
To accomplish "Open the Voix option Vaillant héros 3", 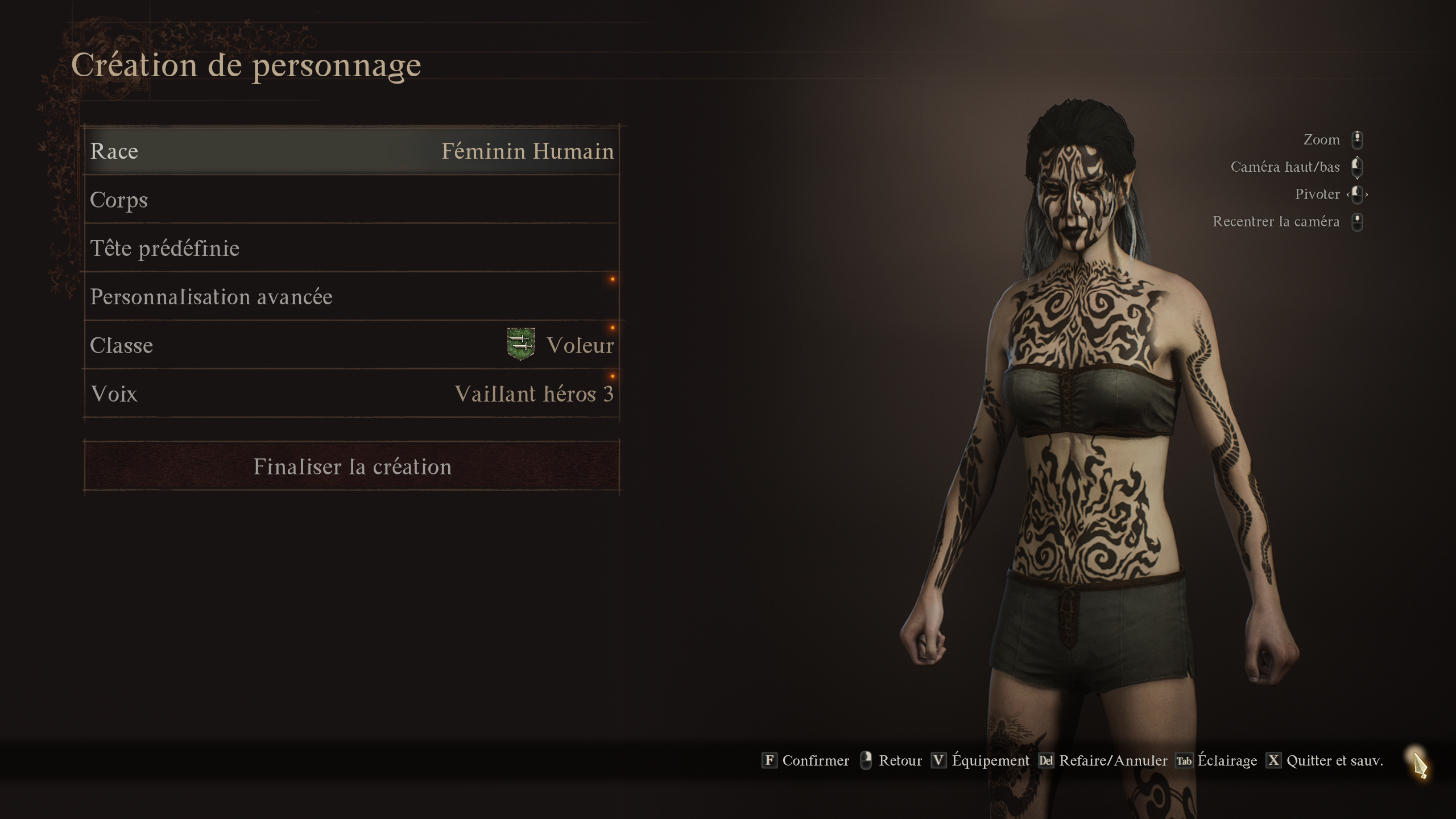I will pos(353,393).
